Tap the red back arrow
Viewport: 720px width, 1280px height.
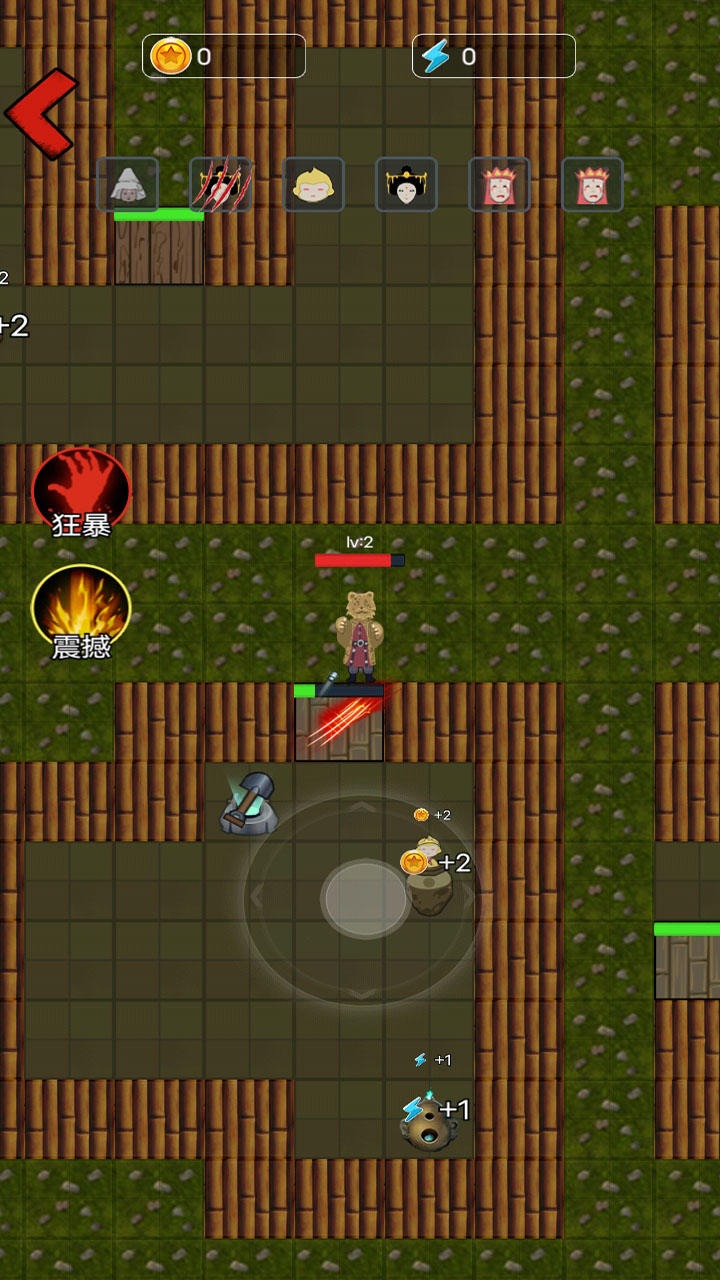pyautogui.click(x=40, y=114)
